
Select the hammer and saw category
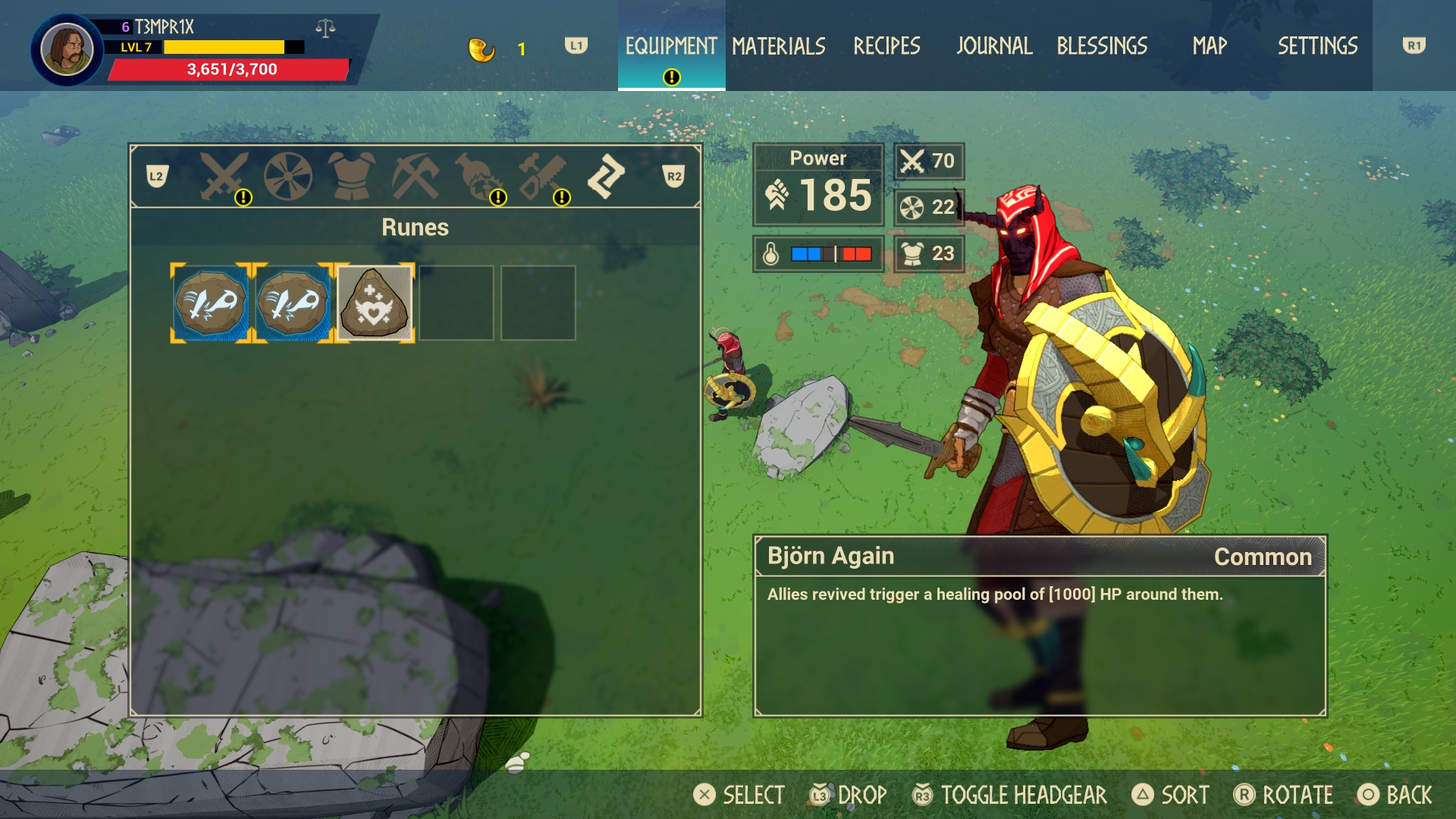coord(543,177)
